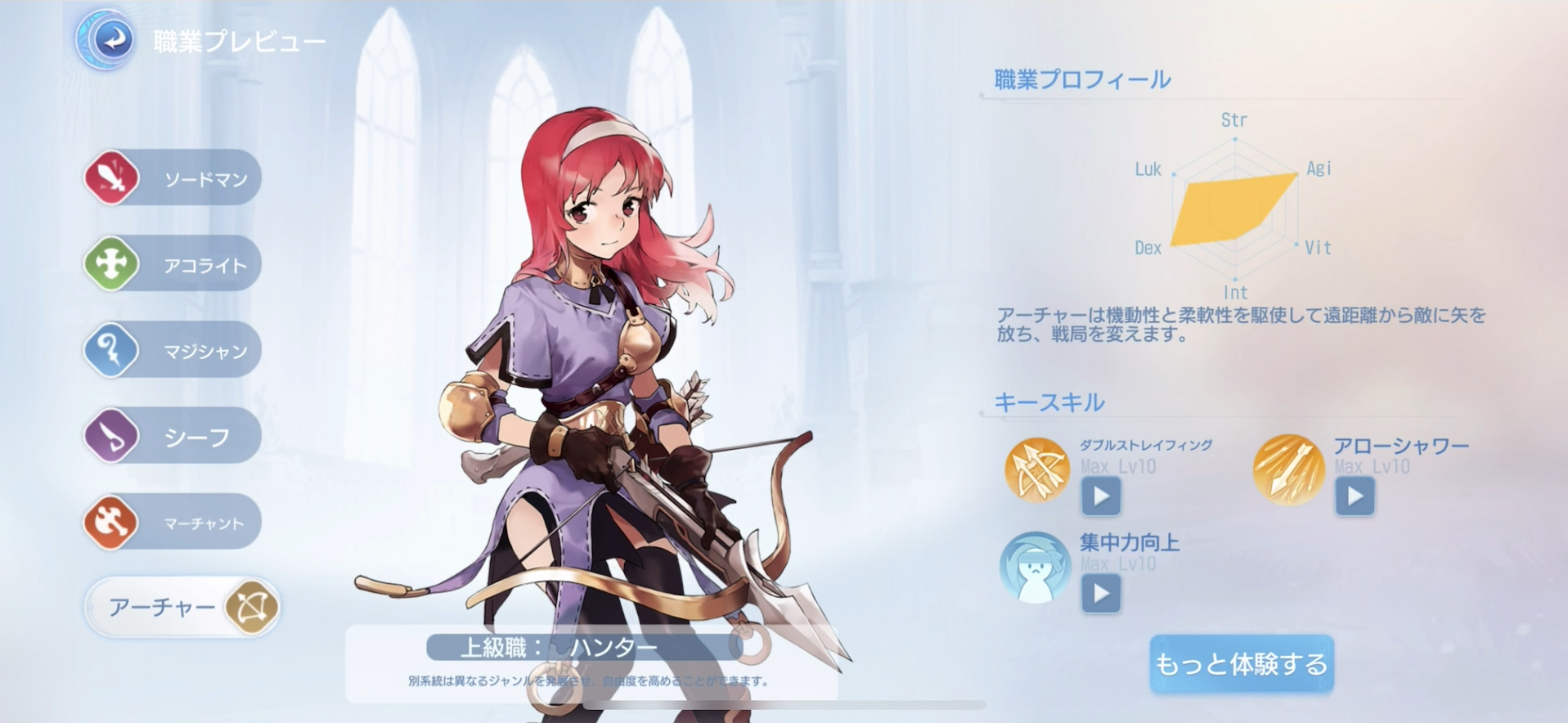Open the Double Strafing skill icon
The width and height of the screenshot is (1568, 723).
1035,470
